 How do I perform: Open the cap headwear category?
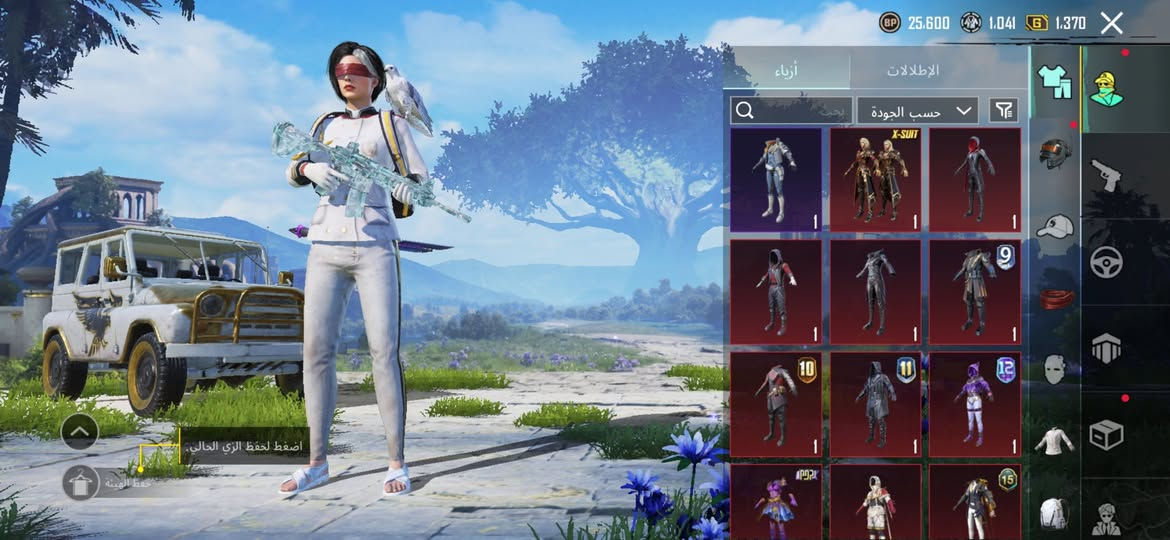1054,227
